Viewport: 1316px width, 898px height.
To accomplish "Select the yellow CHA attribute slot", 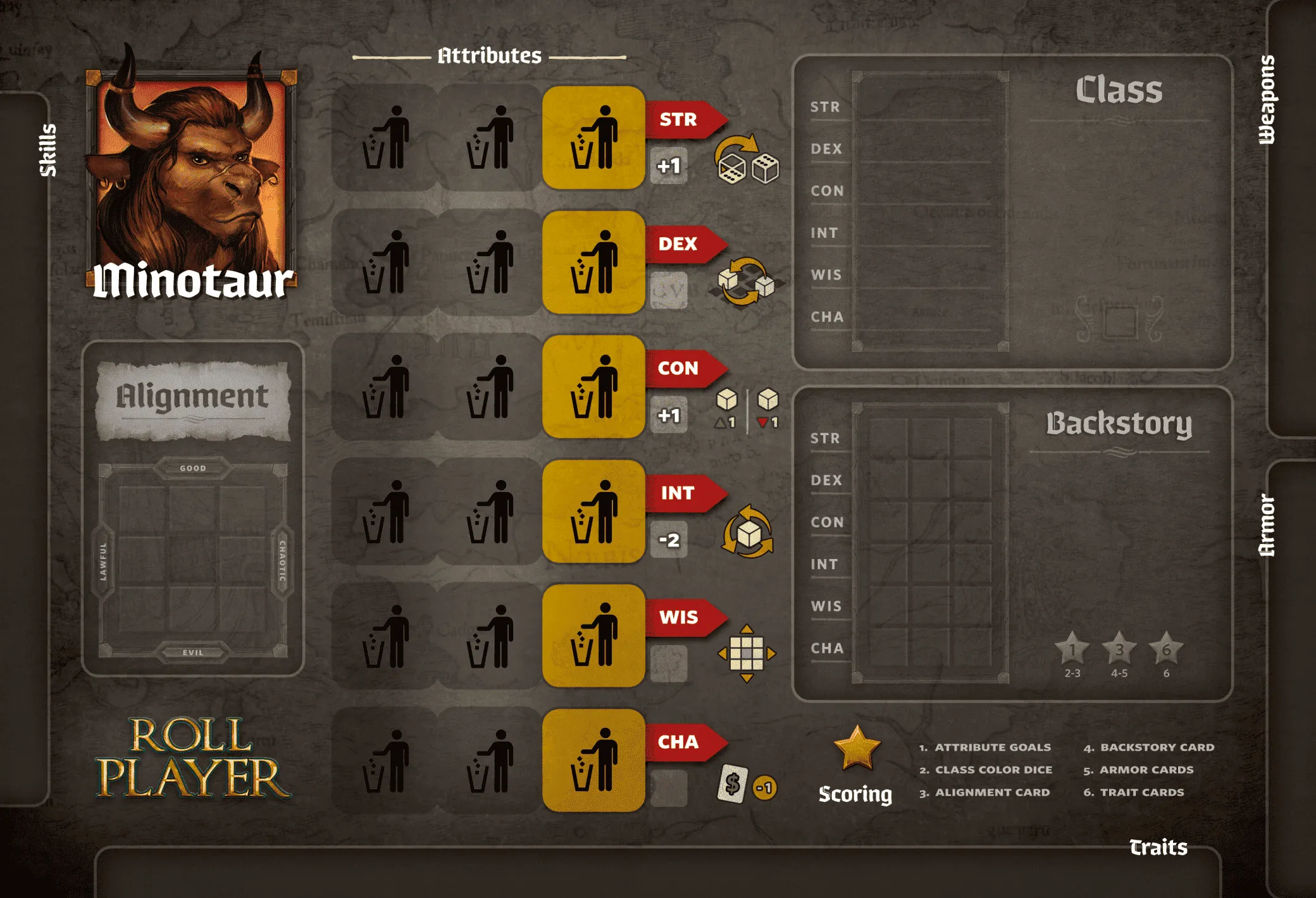I will 593,760.
